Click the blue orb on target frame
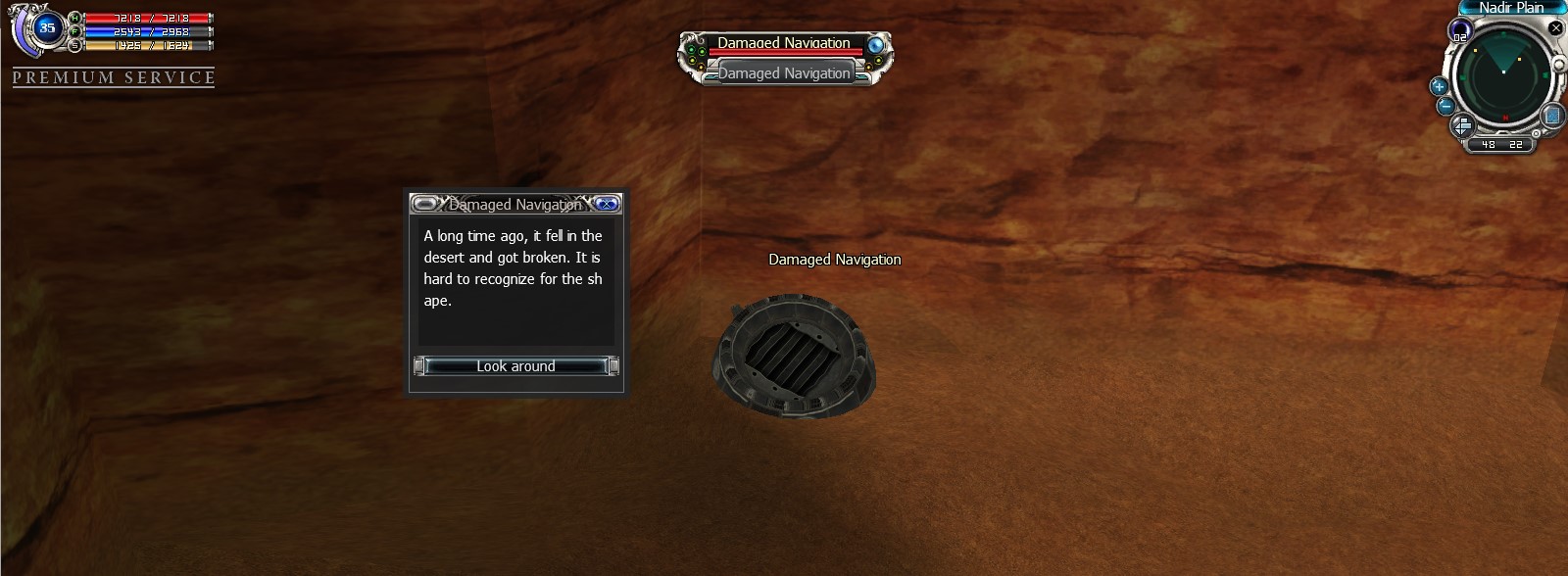Viewport: 1568px width, 576px height. pos(875,44)
